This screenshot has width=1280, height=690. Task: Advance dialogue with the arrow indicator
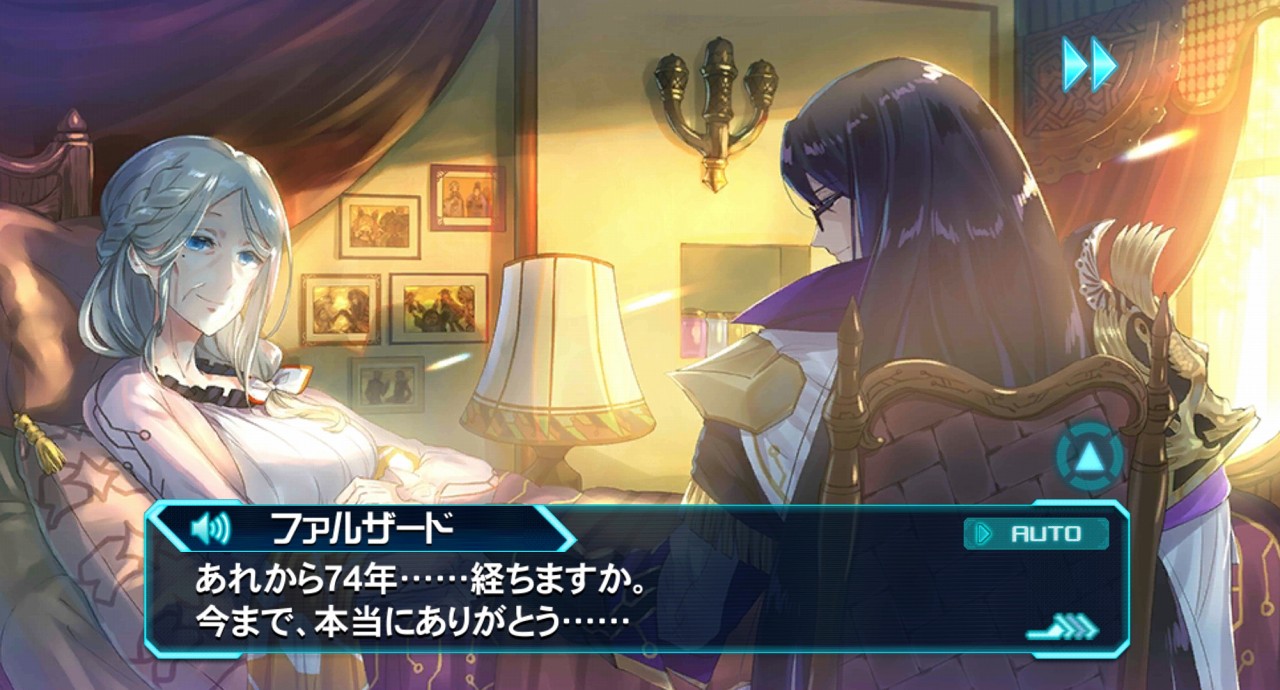(x=1063, y=629)
